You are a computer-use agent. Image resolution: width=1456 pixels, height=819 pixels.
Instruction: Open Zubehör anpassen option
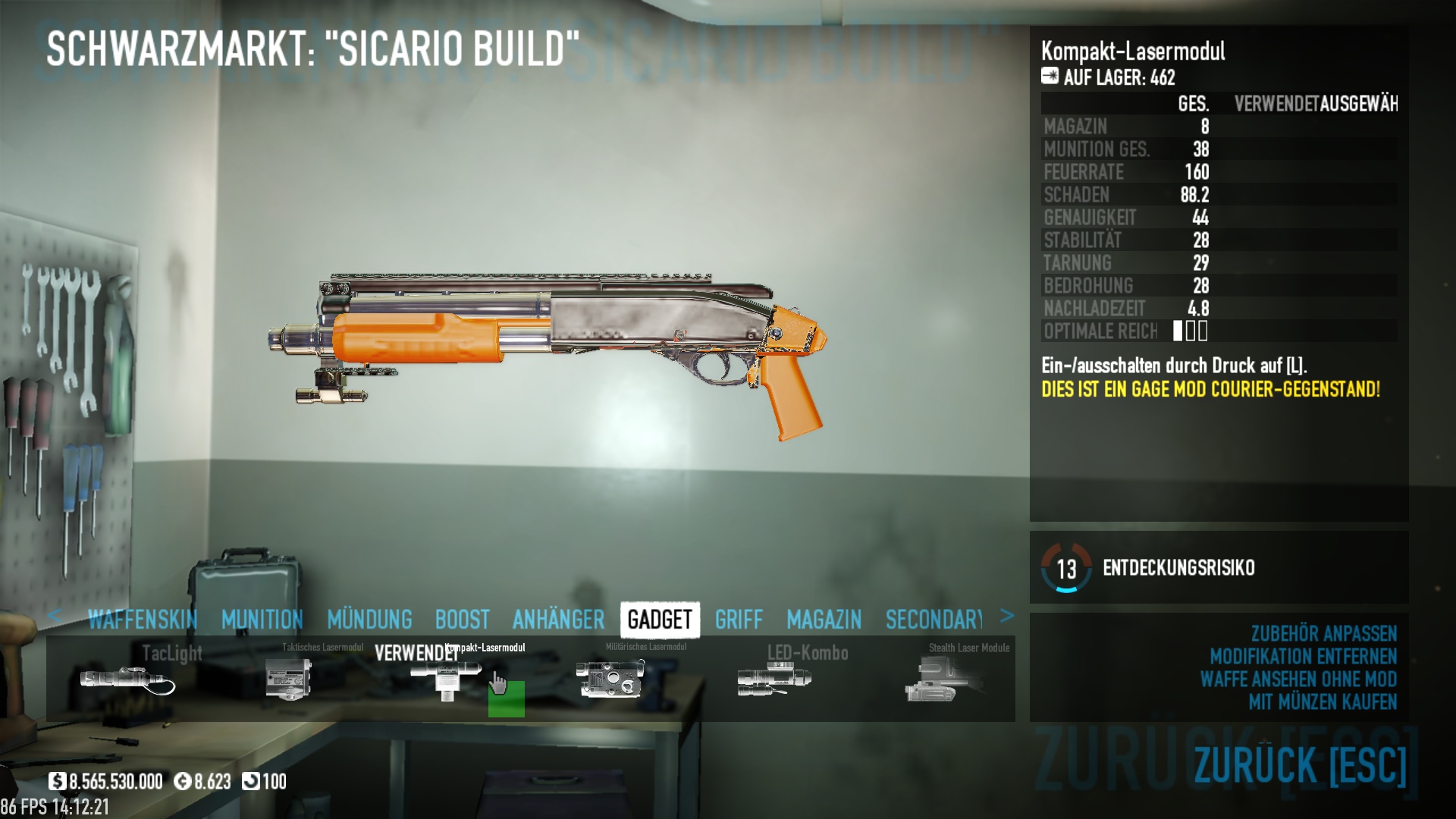point(1323,633)
